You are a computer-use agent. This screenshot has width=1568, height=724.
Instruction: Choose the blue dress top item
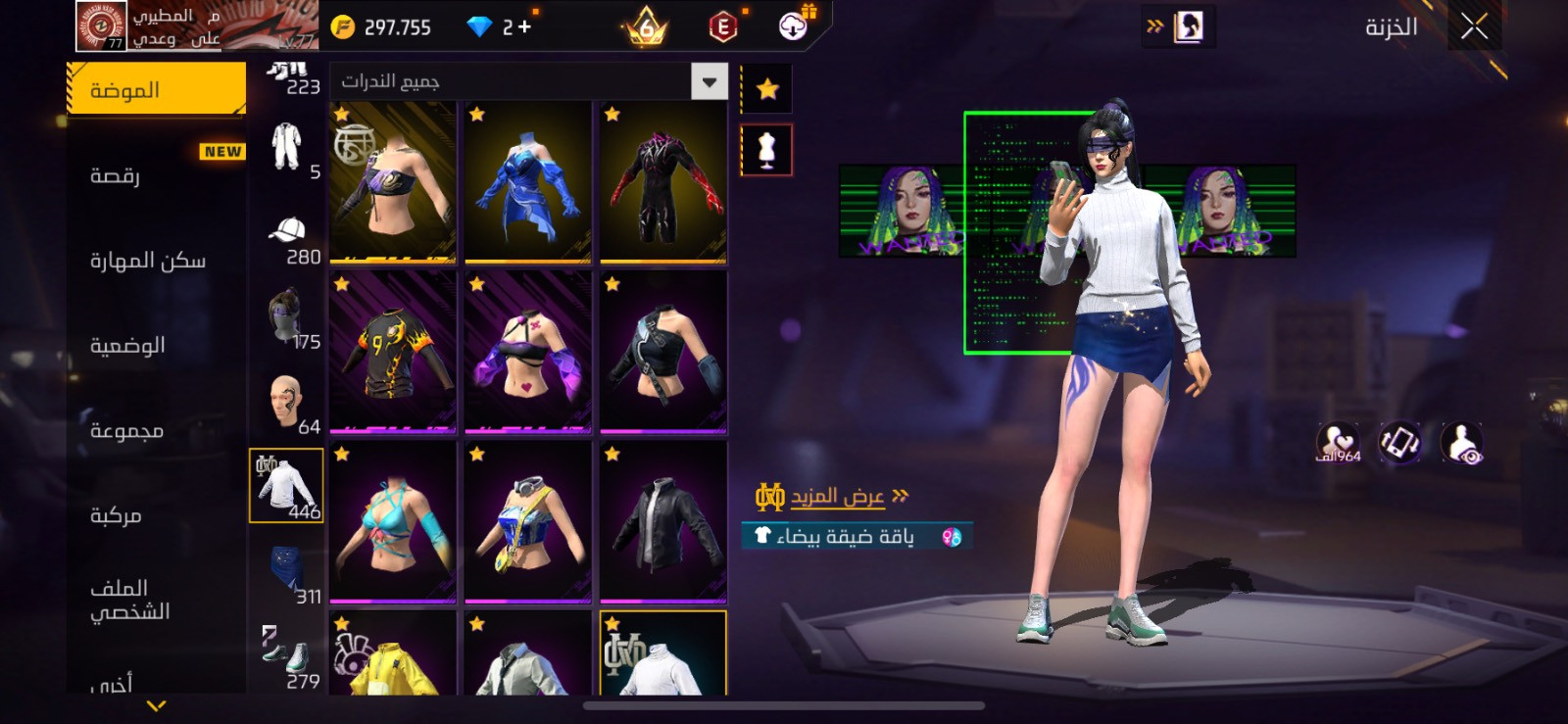pyautogui.click(x=528, y=183)
